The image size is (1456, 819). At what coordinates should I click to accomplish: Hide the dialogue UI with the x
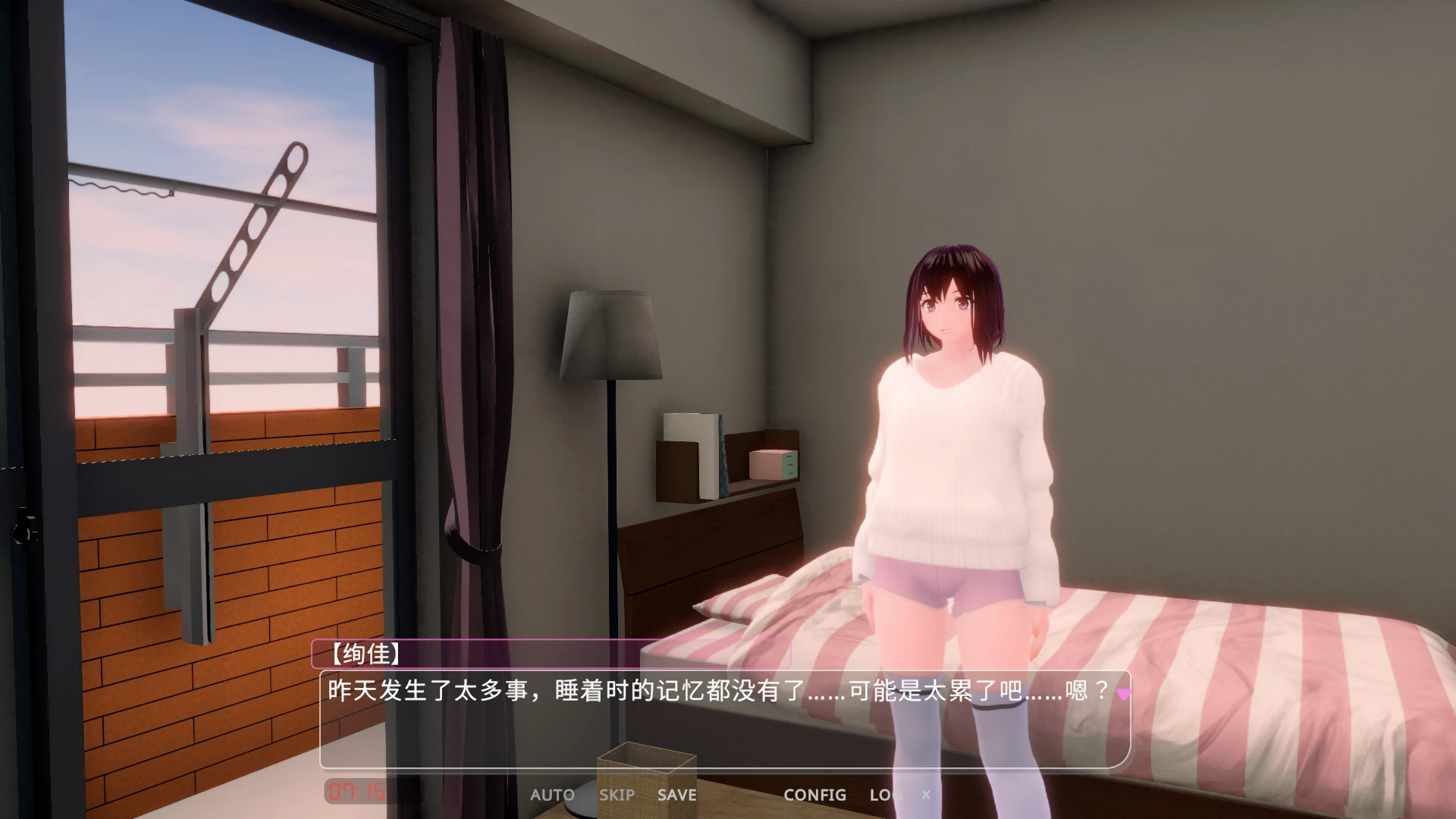pos(927,795)
